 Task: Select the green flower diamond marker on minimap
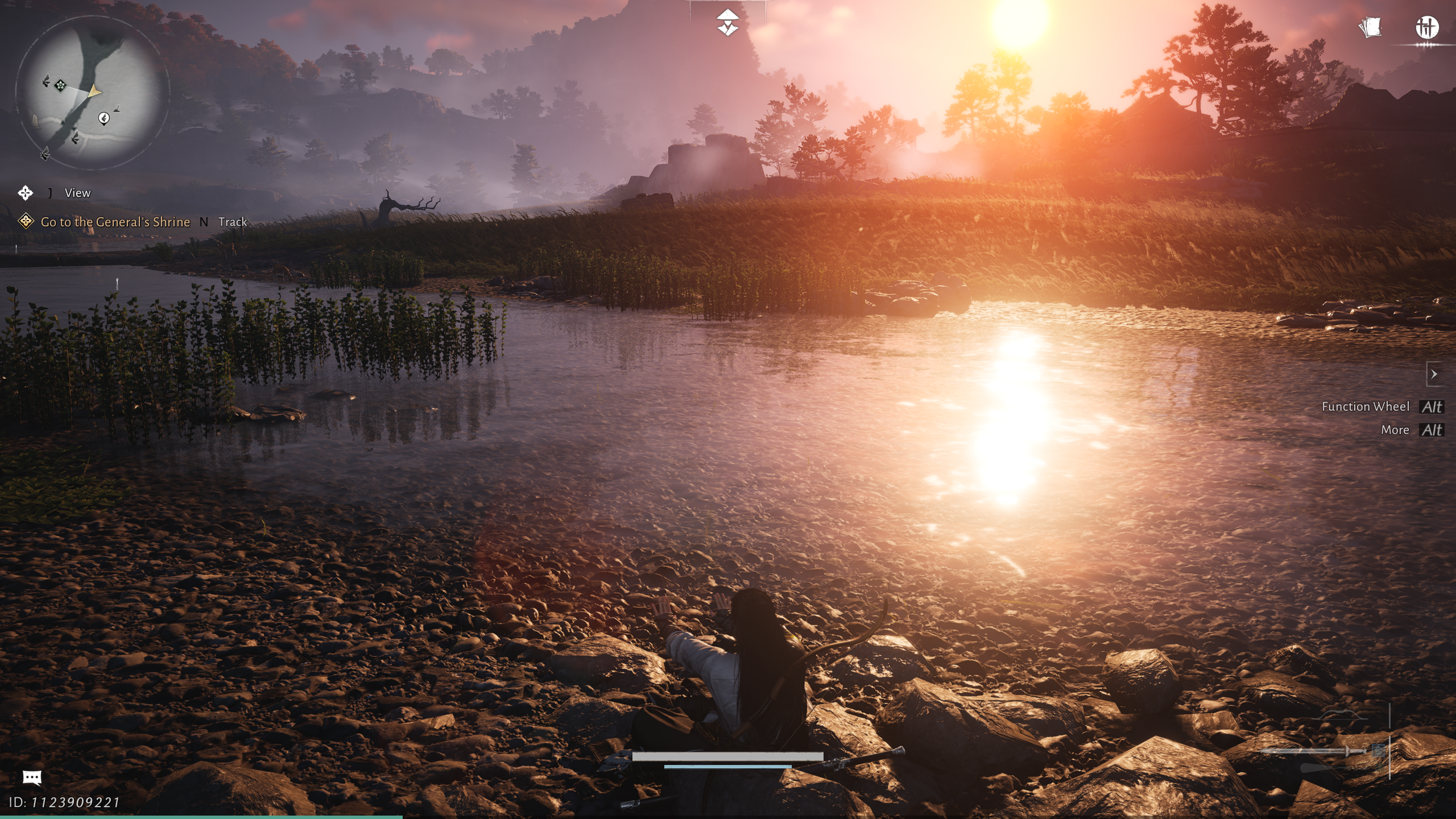pos(60,85)
